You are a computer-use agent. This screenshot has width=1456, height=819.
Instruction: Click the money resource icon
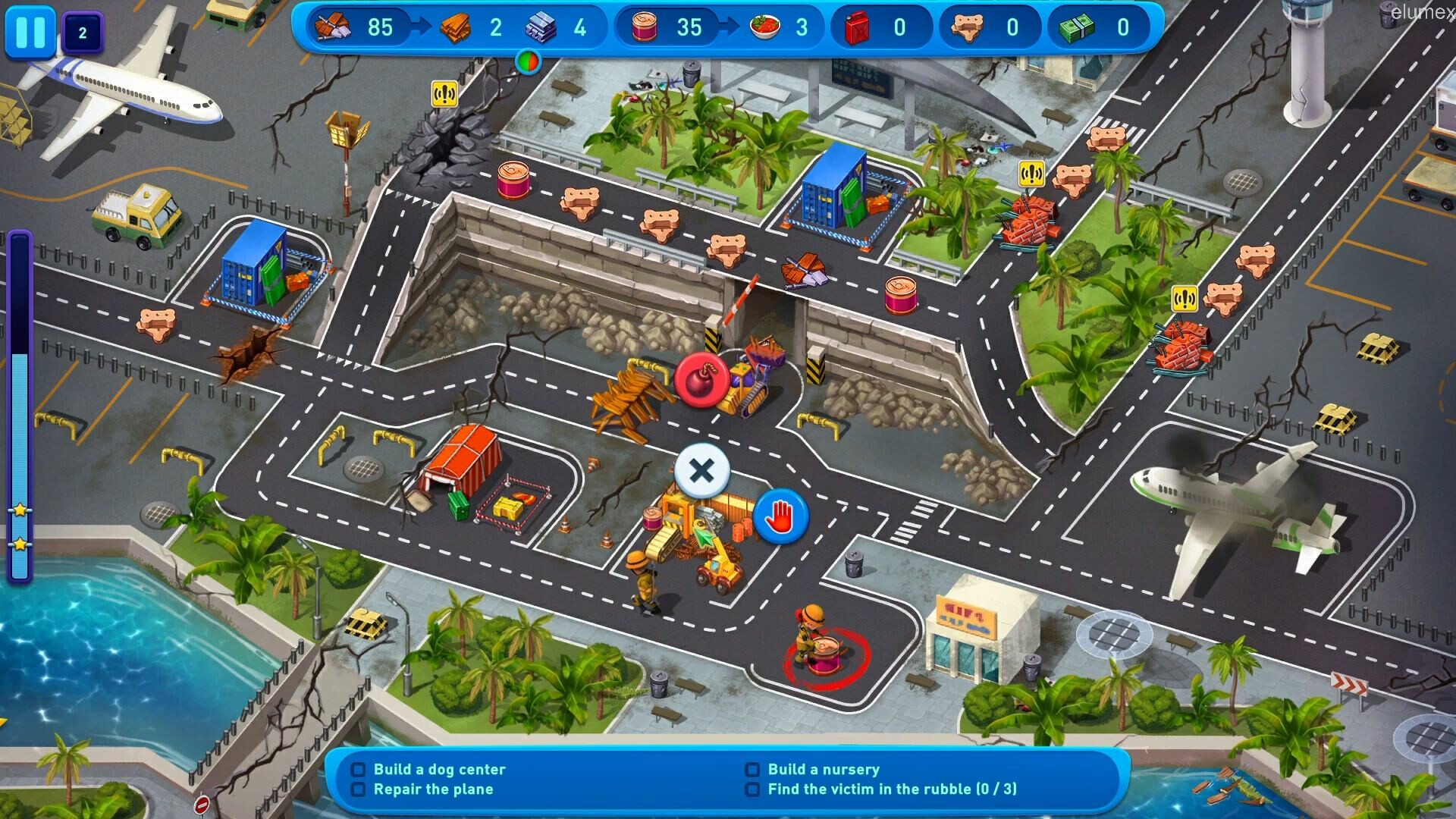coord(1078,27)
